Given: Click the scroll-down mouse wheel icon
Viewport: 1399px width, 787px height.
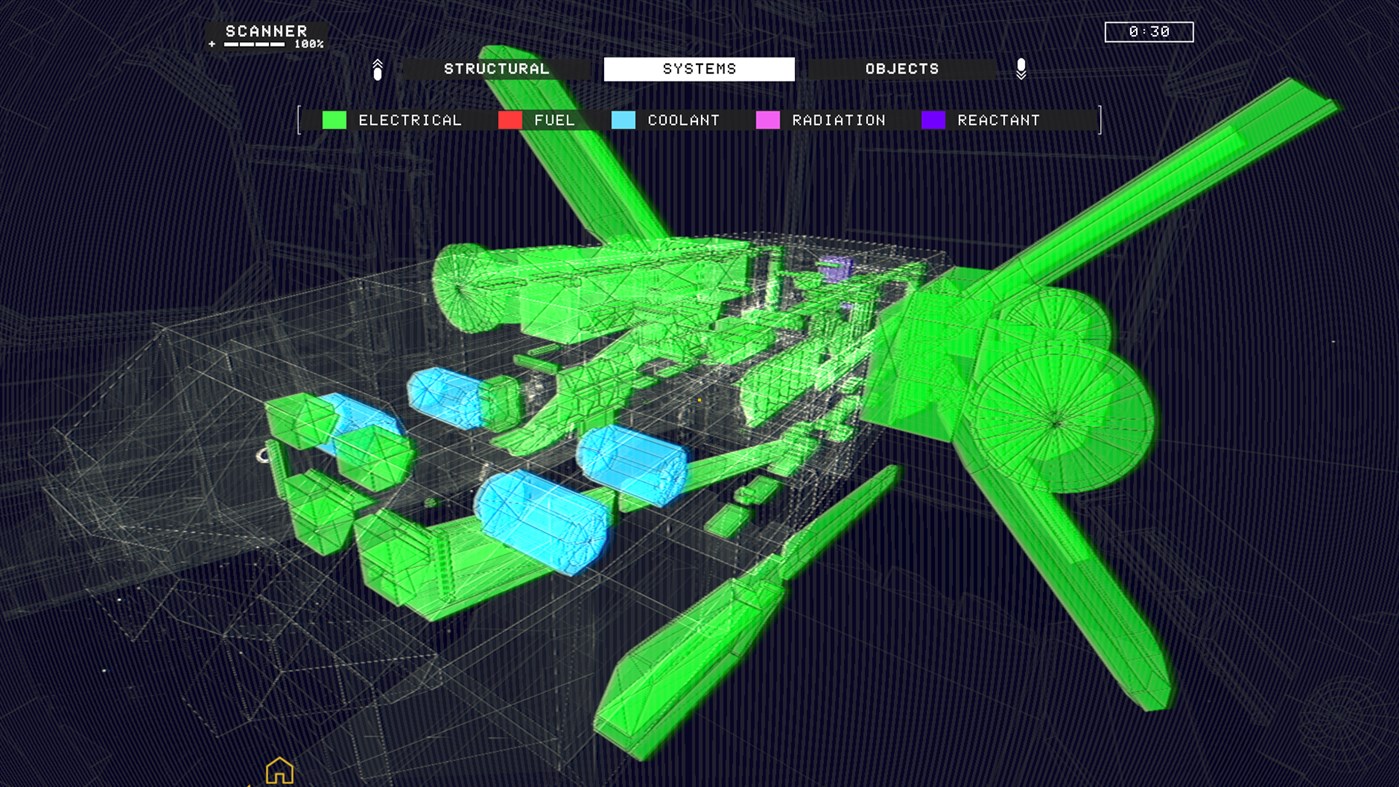Looking at the screenshot, I should (x=1021, y=68).
